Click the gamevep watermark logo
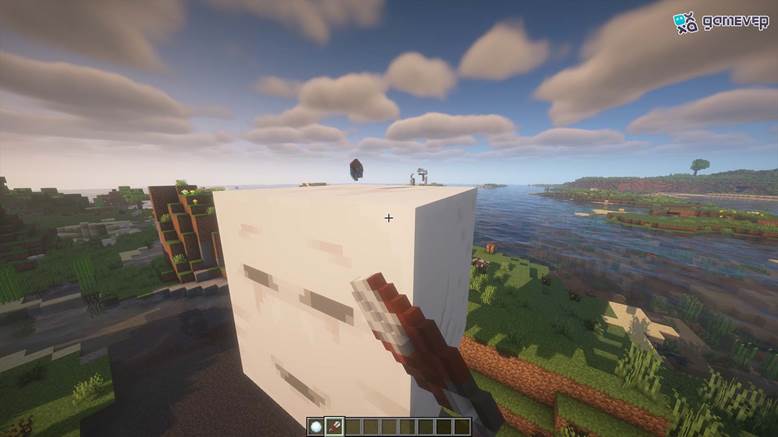The height and width of the screenshot is (437, 778). tap(720, 21)
